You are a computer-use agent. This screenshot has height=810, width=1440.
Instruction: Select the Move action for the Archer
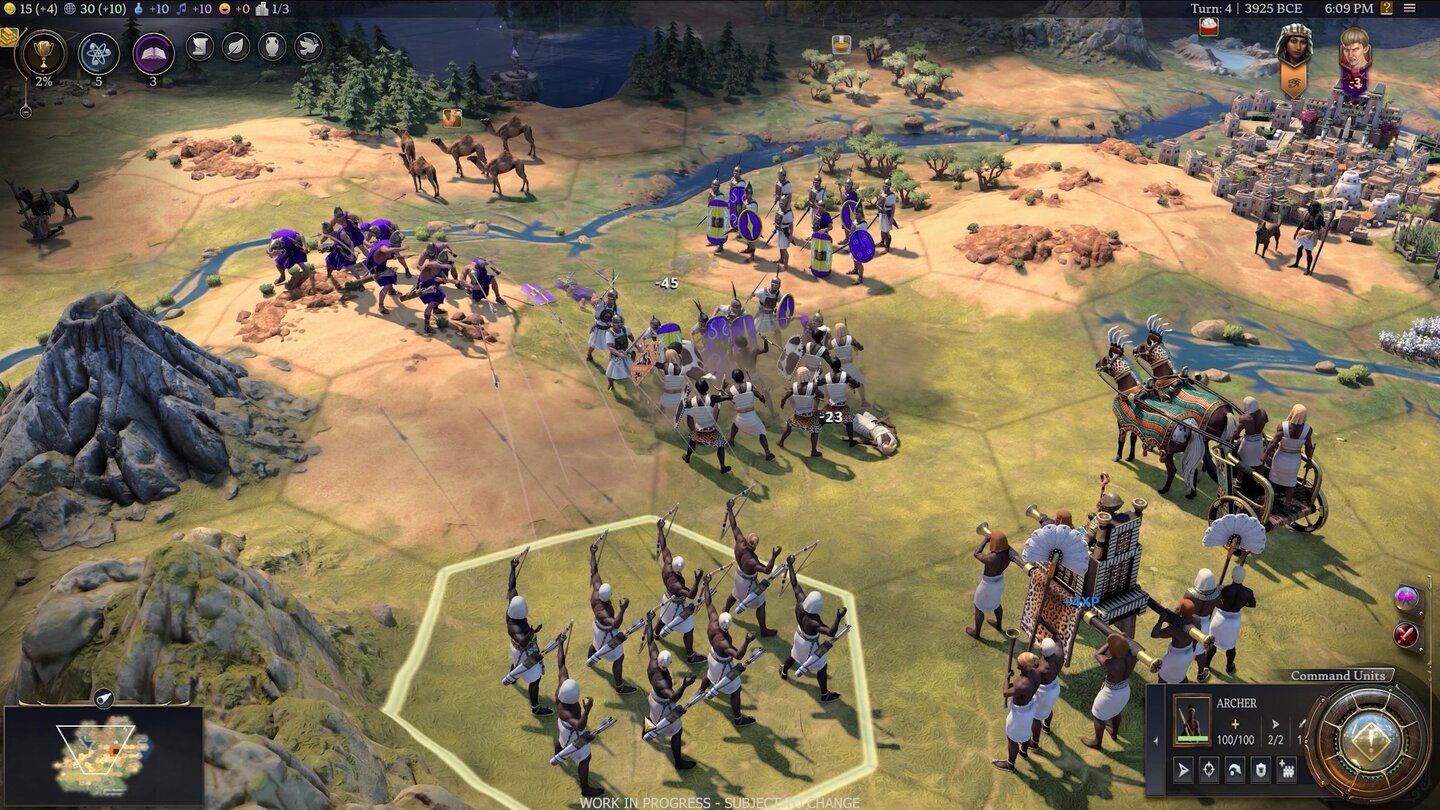click(1184, 769)
